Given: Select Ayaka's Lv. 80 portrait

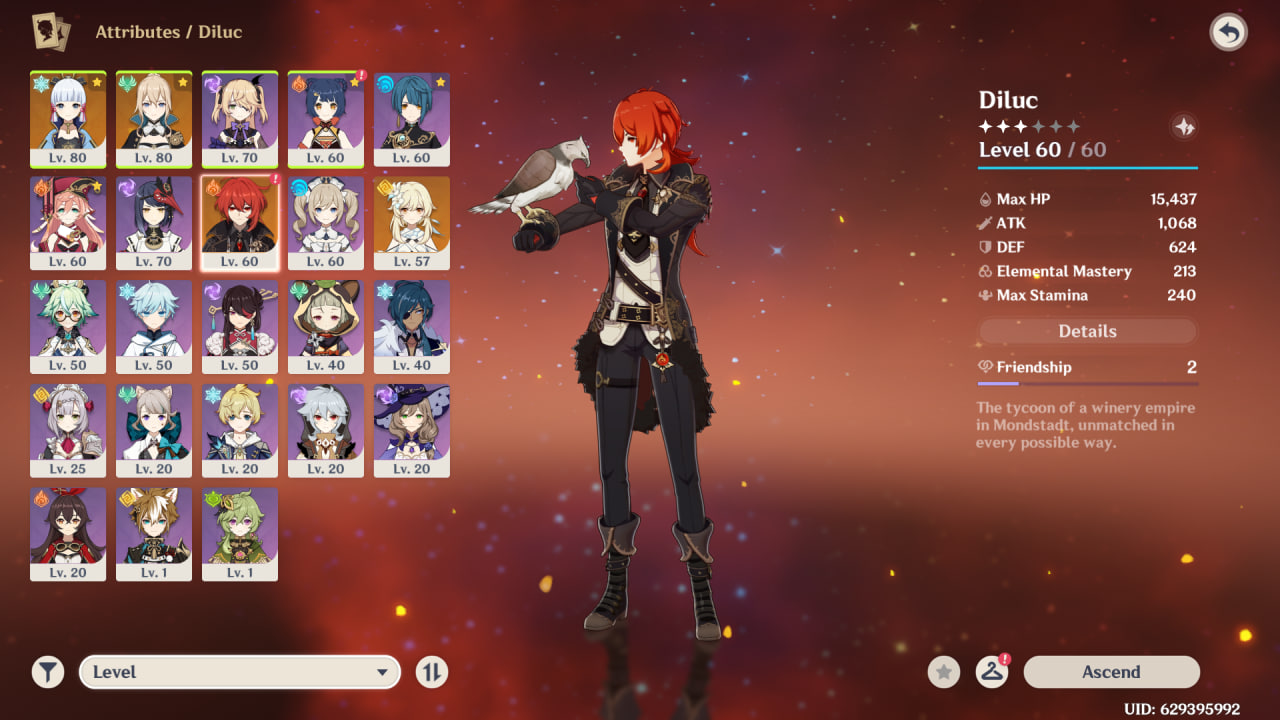Looking at the screenshot, I should (x=68, y=119).
